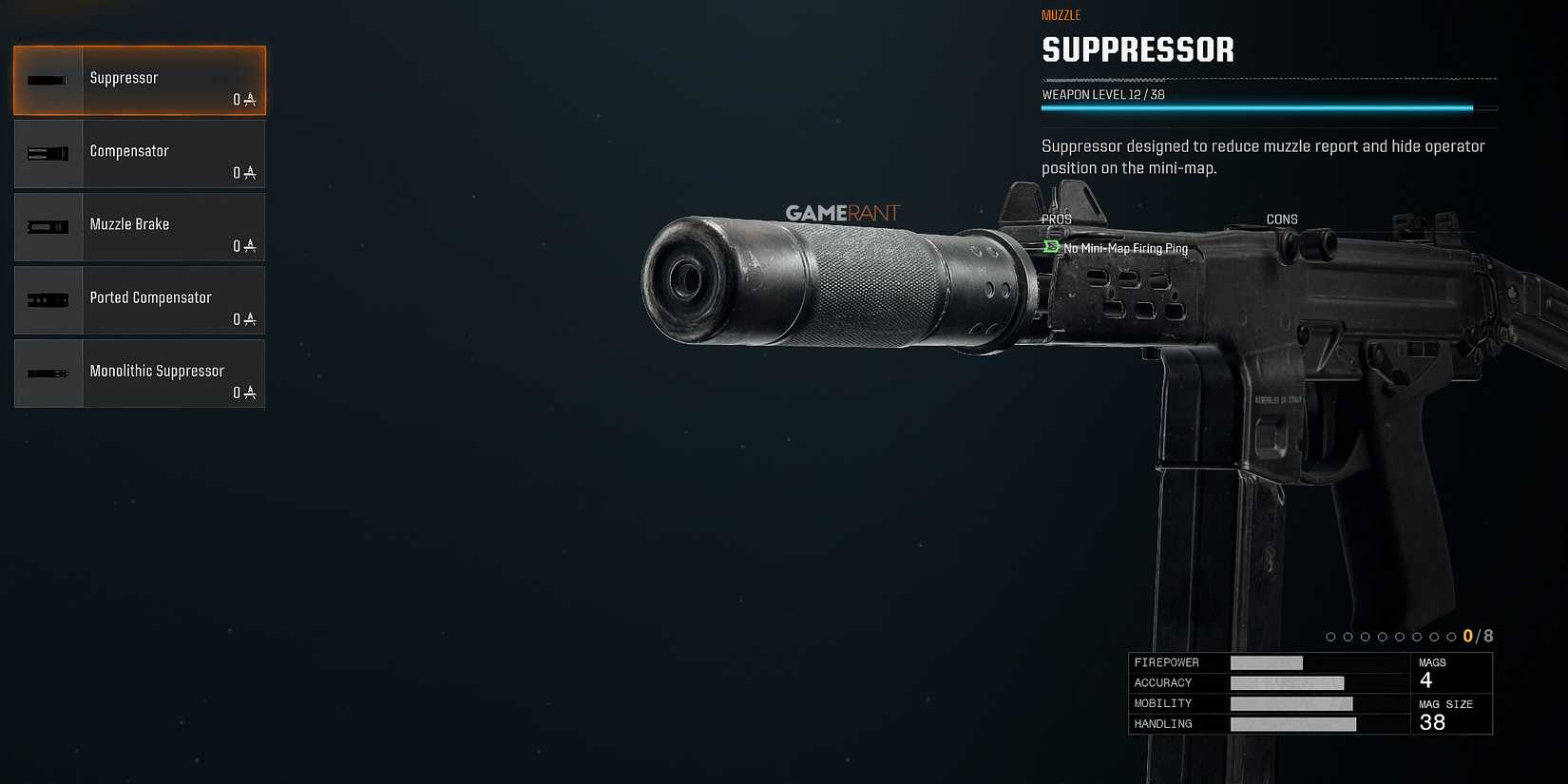Click the PROS section header

pyautogui.click(x=1057, y=219)
